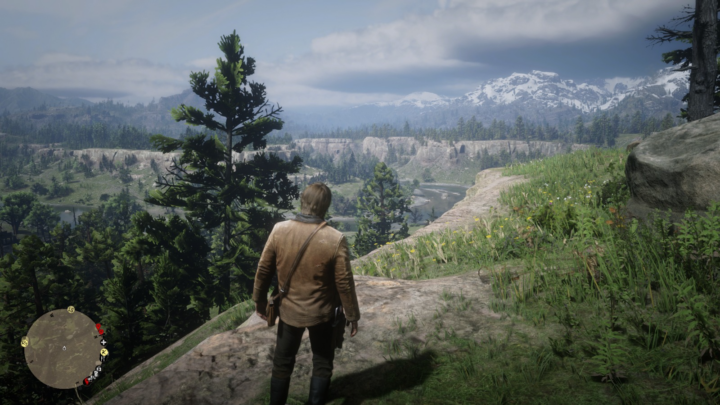Click the yellow marker on minimap's left edge
This screenshot has width=720, height=405.
pyautogui.click(x=25, y=342)
